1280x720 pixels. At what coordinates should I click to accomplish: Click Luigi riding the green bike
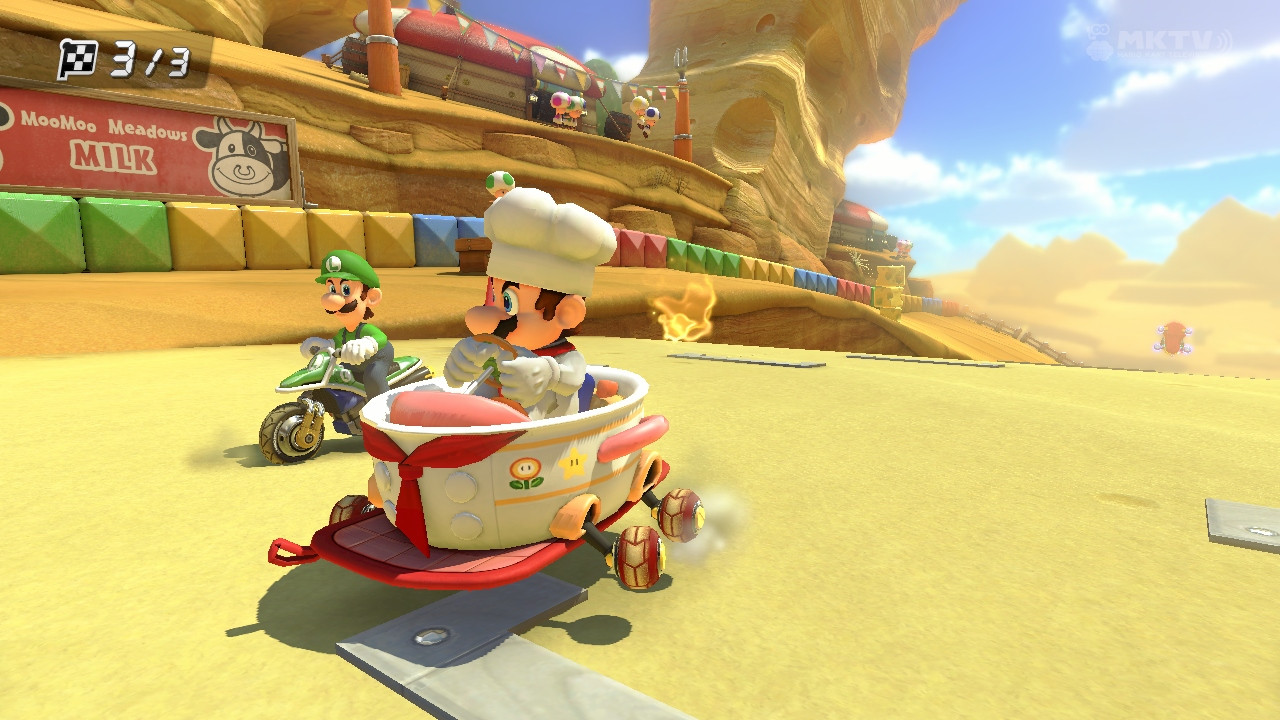[x=350, y=330]
